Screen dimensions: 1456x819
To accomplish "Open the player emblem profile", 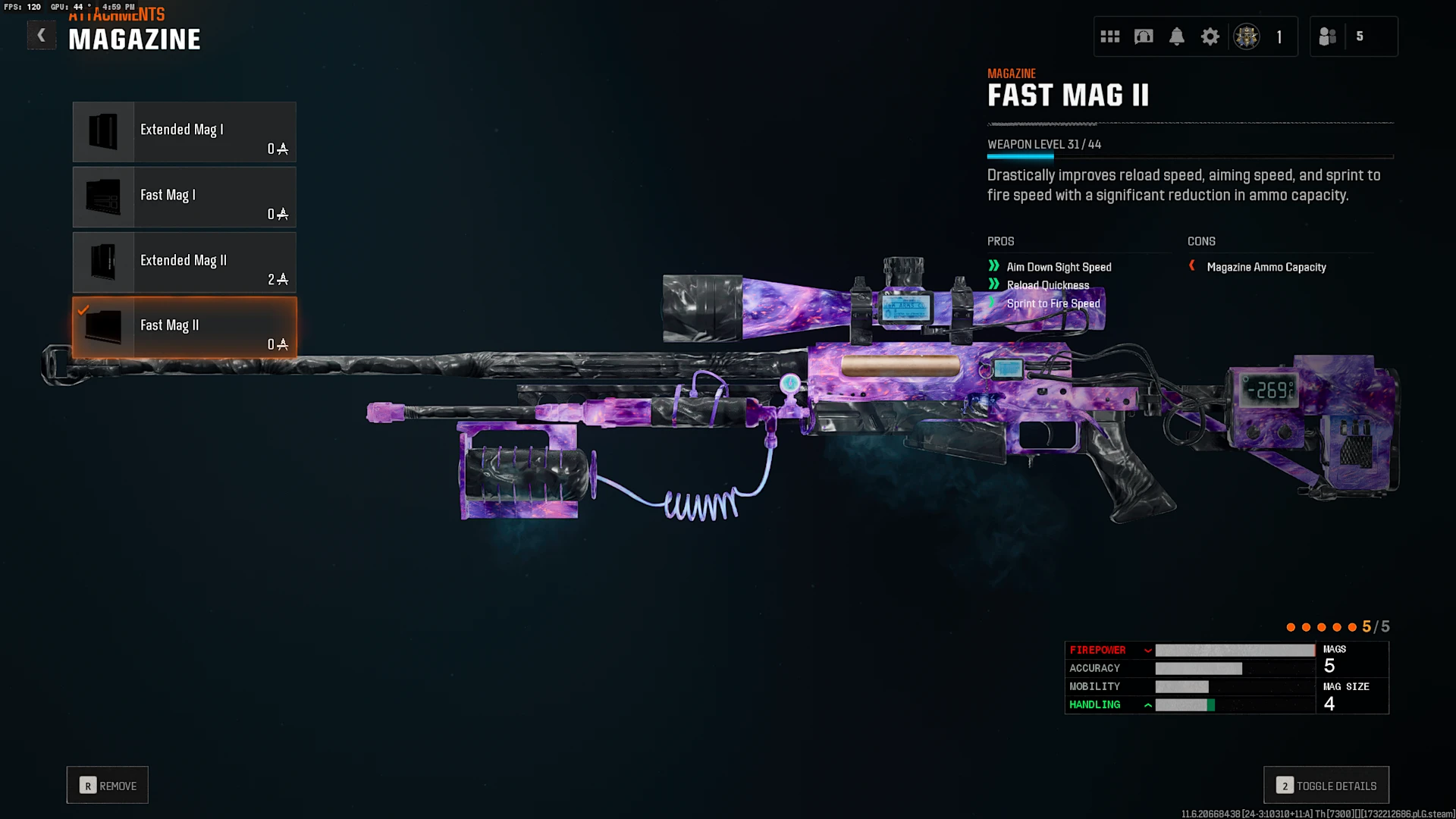I will pyautogui.click(x=1247, y=36).
